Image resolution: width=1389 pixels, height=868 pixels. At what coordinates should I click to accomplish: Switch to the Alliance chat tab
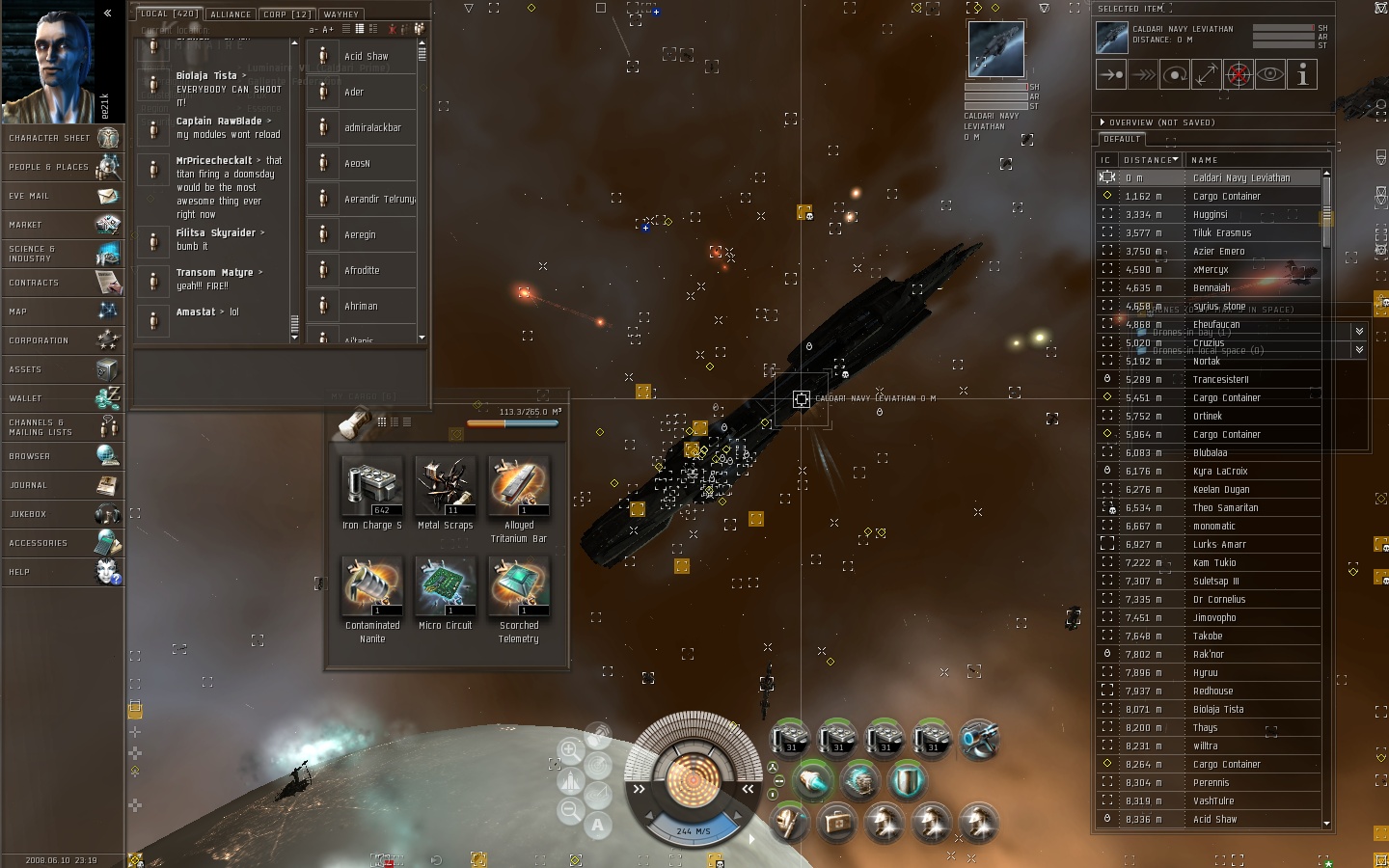[x=231, y=14]
